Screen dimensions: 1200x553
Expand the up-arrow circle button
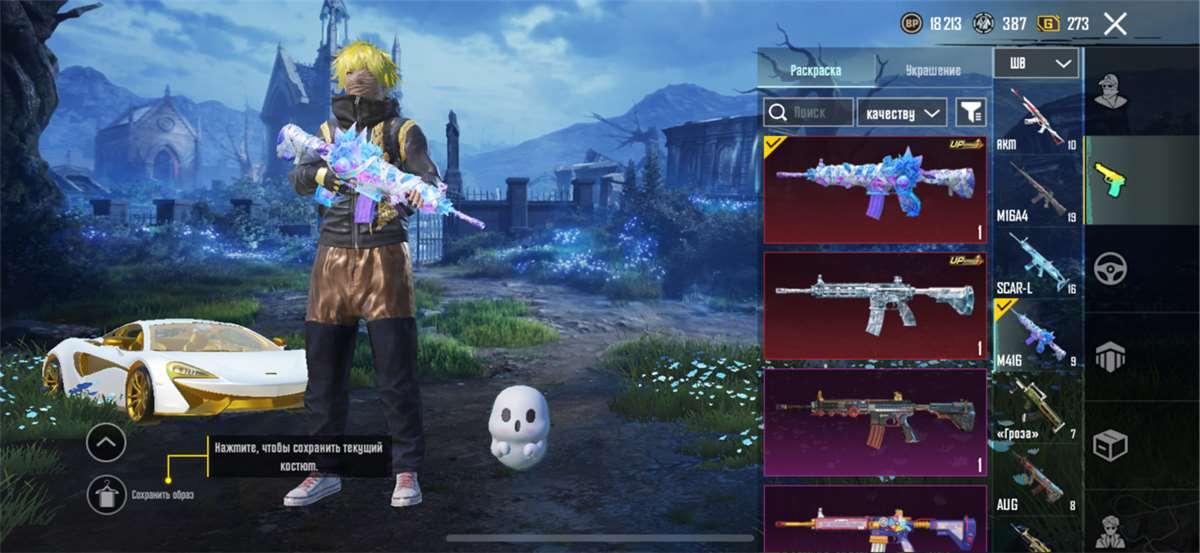[x=106, y=441]
